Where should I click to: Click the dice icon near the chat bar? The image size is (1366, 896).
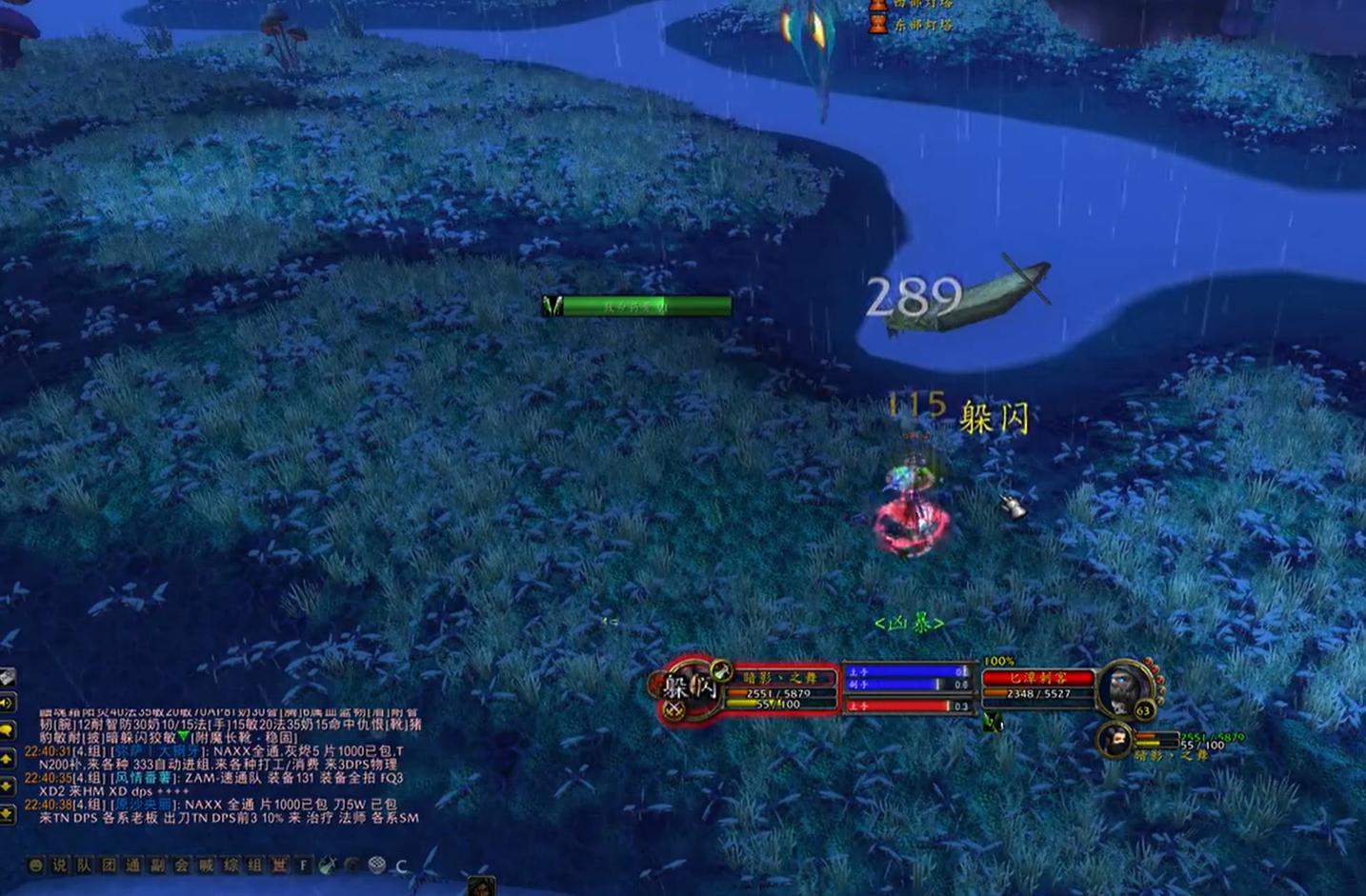(376, 866)
